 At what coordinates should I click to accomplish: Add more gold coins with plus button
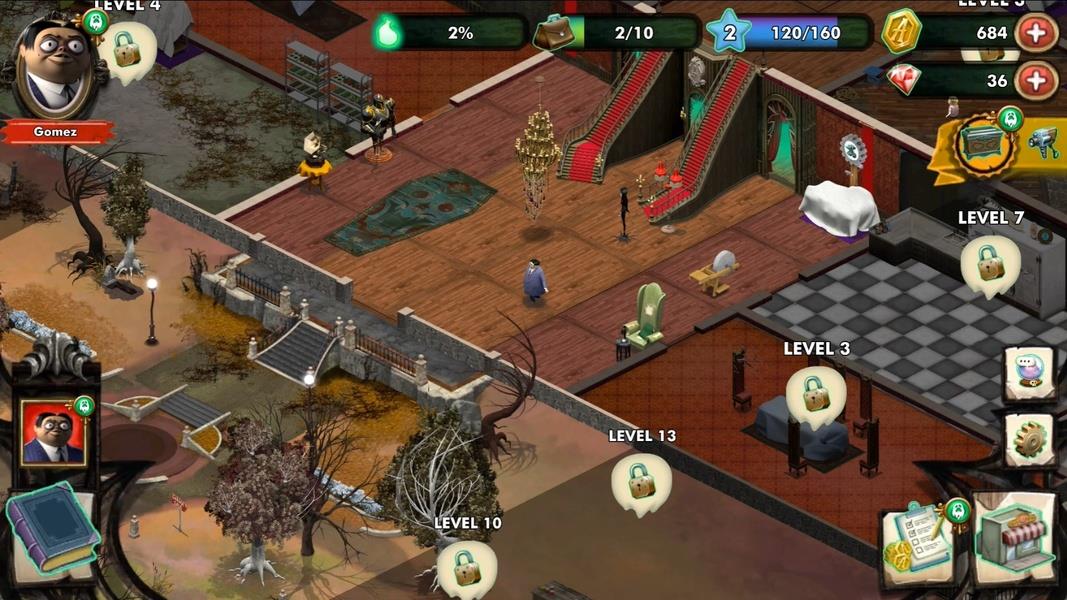(1036, 33)
